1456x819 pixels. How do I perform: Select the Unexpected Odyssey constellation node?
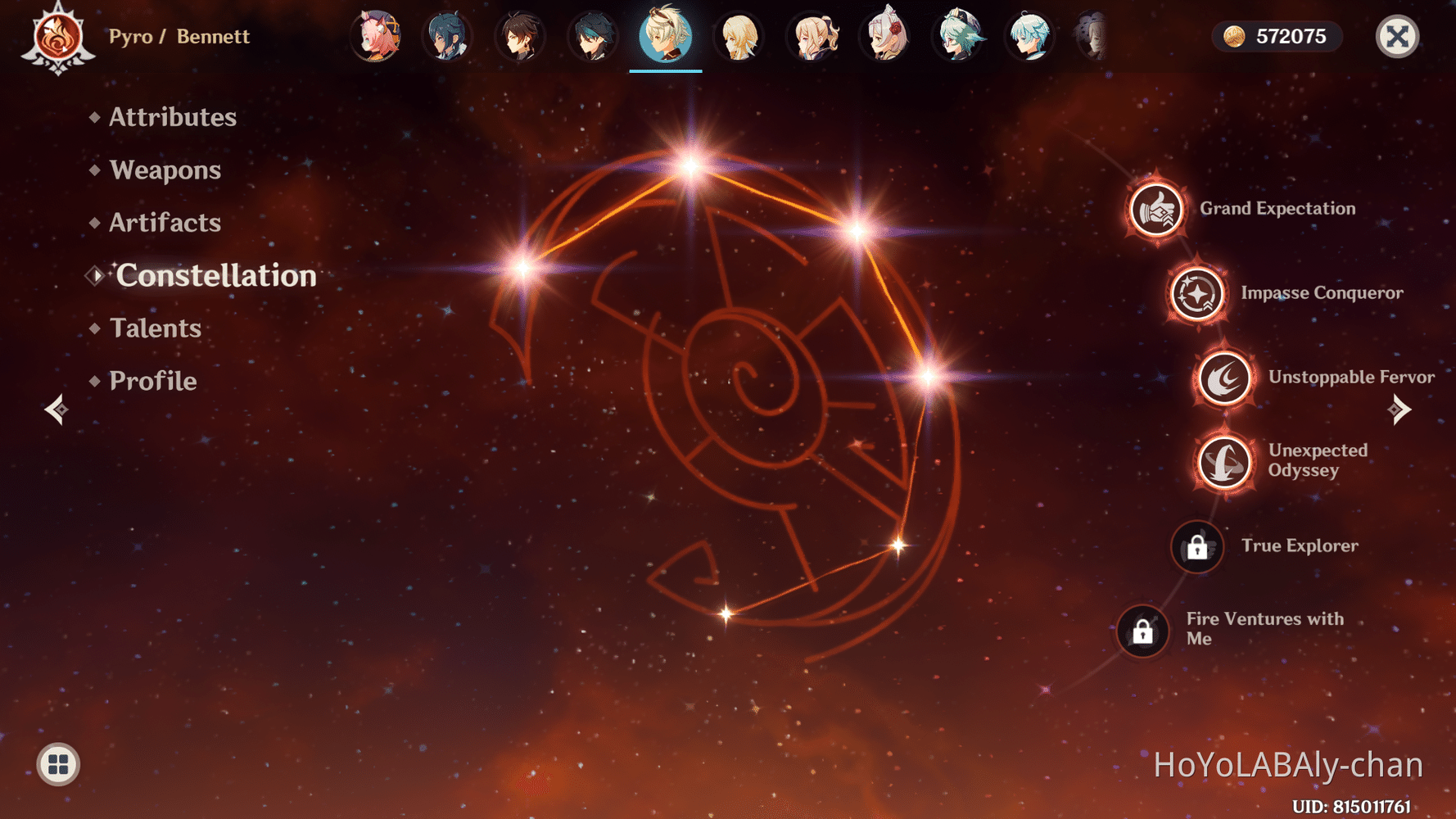(1223, 463)
